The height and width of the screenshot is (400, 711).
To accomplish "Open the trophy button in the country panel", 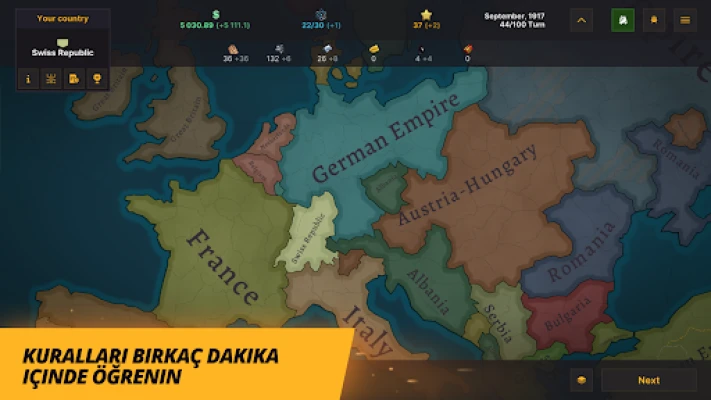I will (x=97, y=78).
